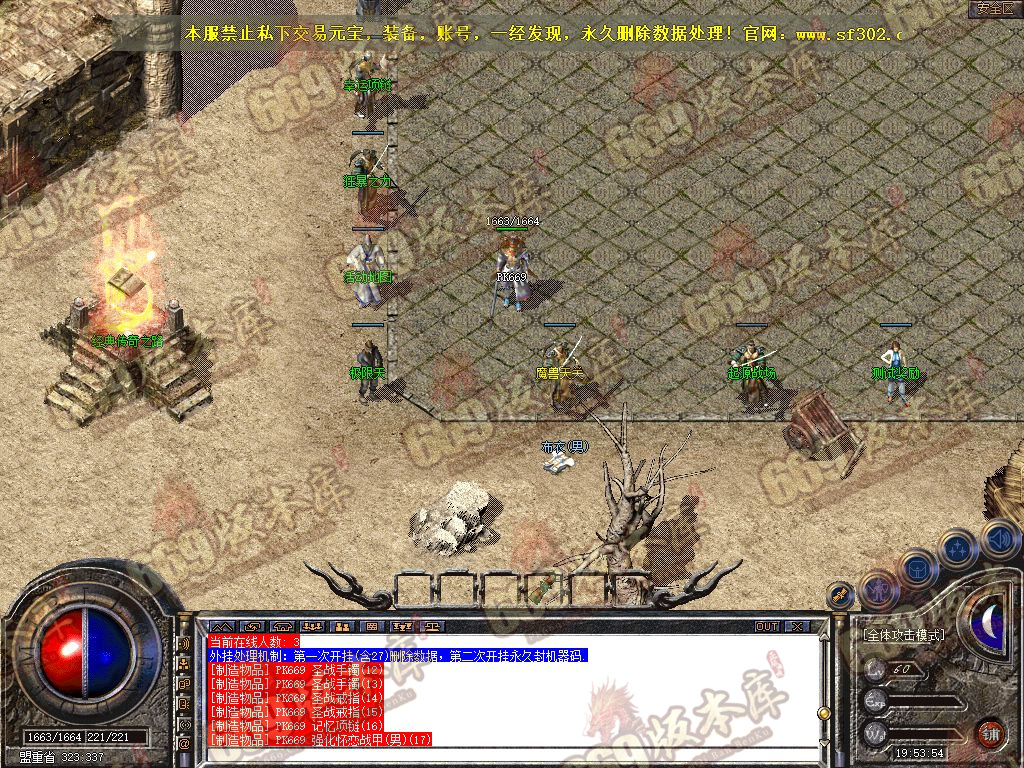This screenshot has height=768, width=1024.
Task: Open the red shop 铺 button
Action: tap(991, 733)
